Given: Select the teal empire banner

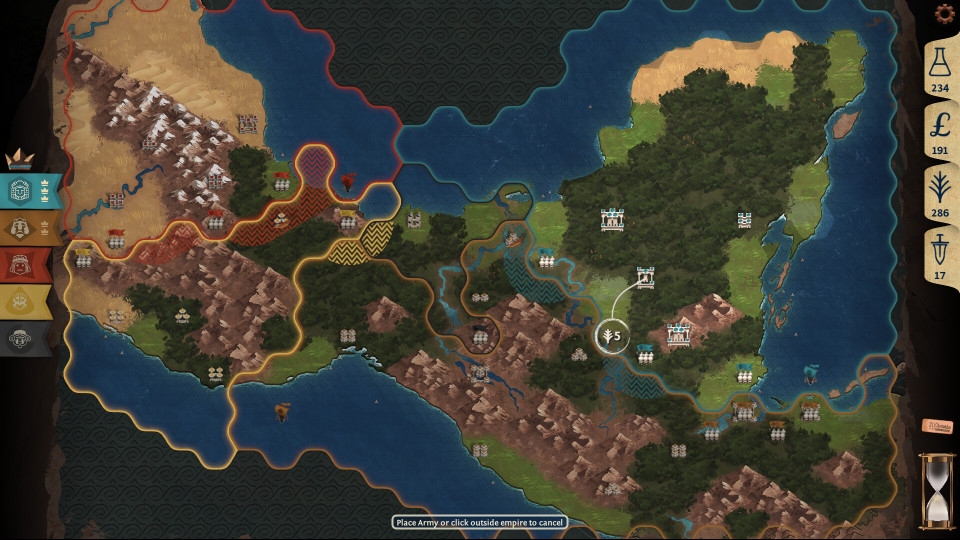Looking at the screenshot, I should coord(30,189).
